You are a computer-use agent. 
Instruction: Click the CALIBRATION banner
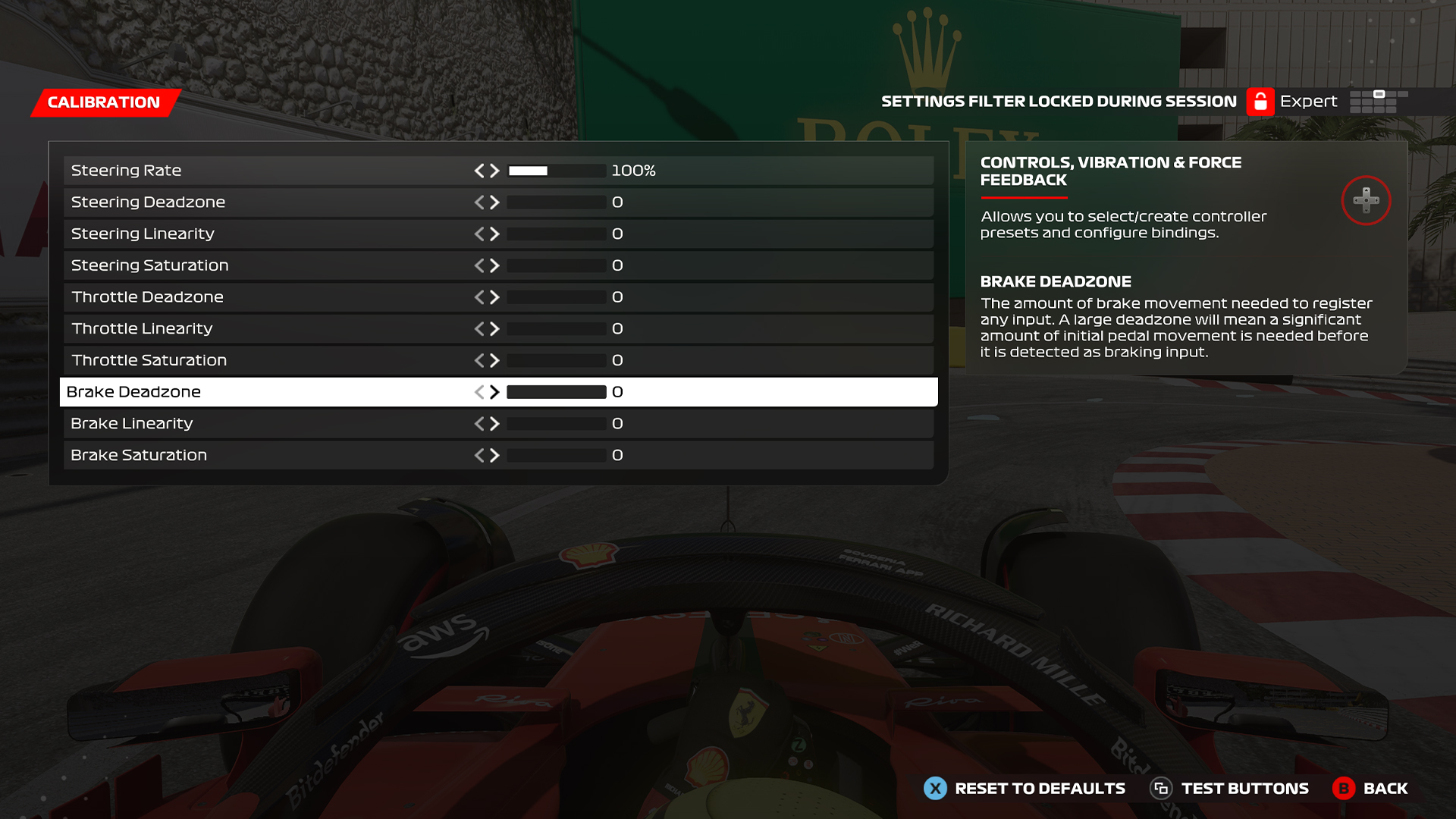(x=104, y=102)
